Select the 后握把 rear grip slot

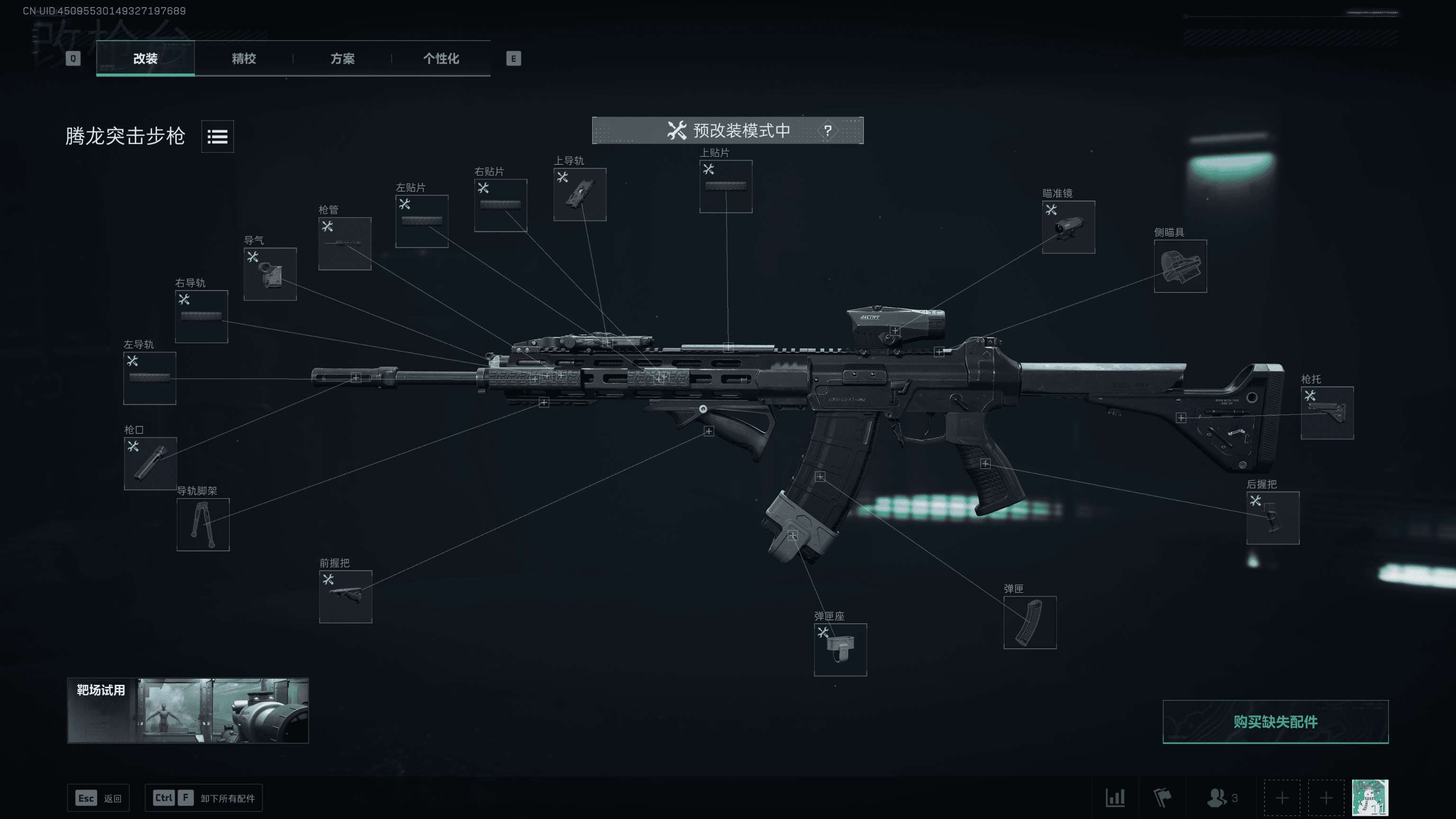click(1272, 518)
